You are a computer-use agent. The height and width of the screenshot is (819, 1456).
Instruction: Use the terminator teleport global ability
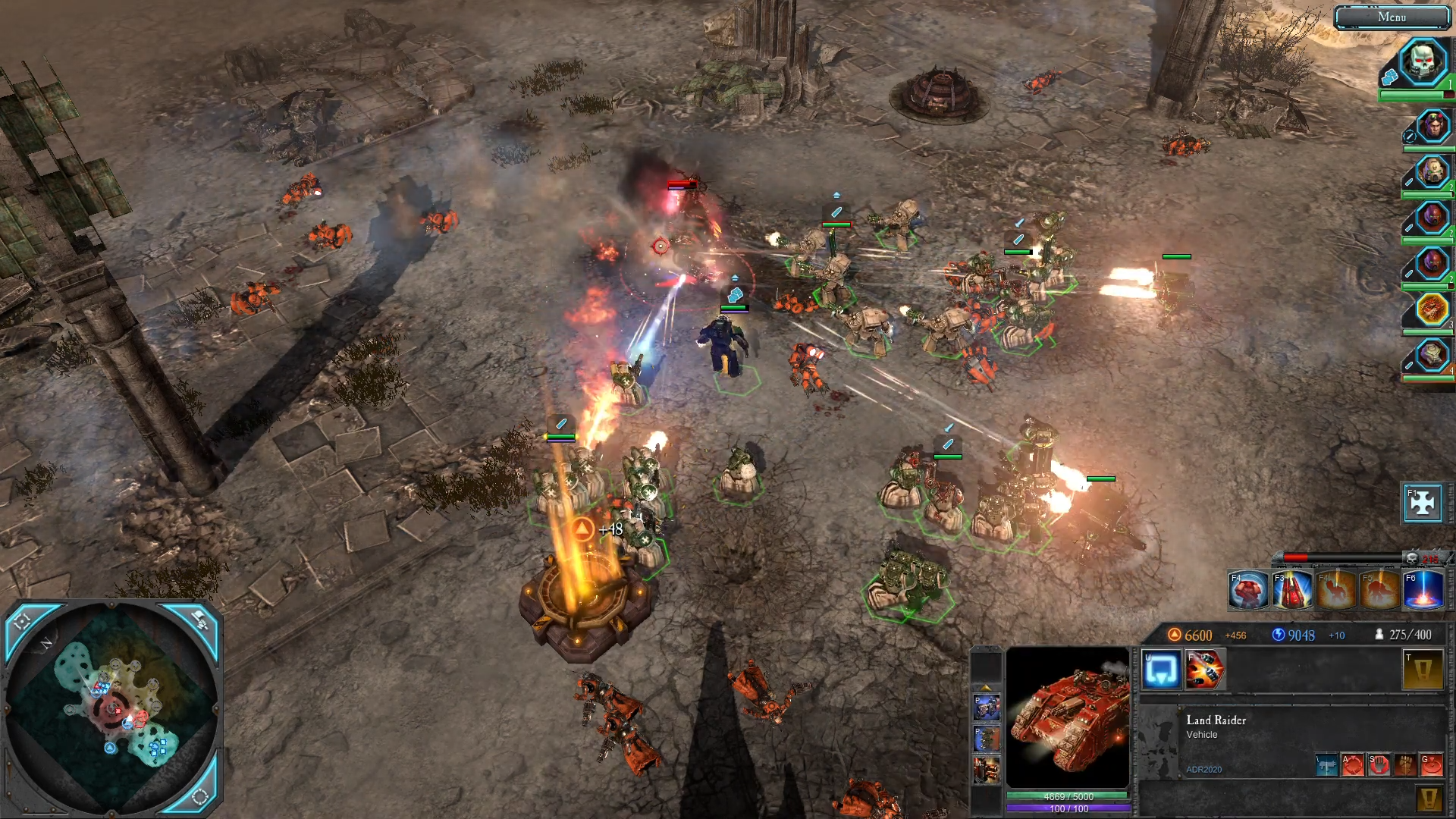point(1247,591)
